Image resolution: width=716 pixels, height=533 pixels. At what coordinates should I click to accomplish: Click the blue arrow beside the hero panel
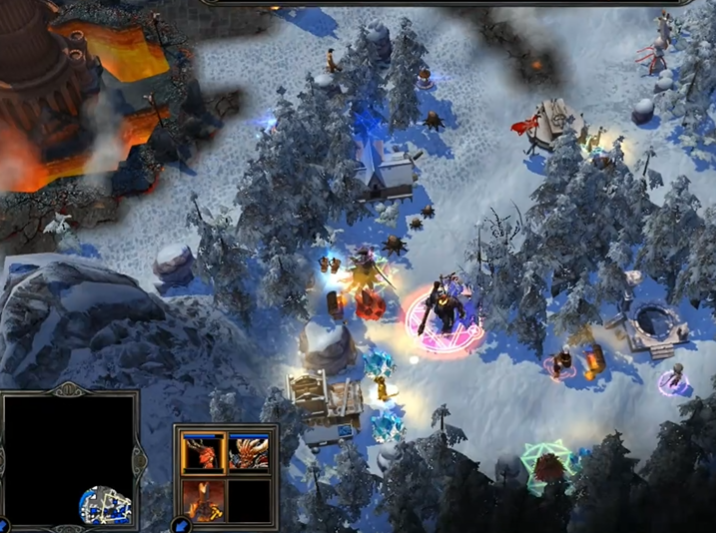180,524
